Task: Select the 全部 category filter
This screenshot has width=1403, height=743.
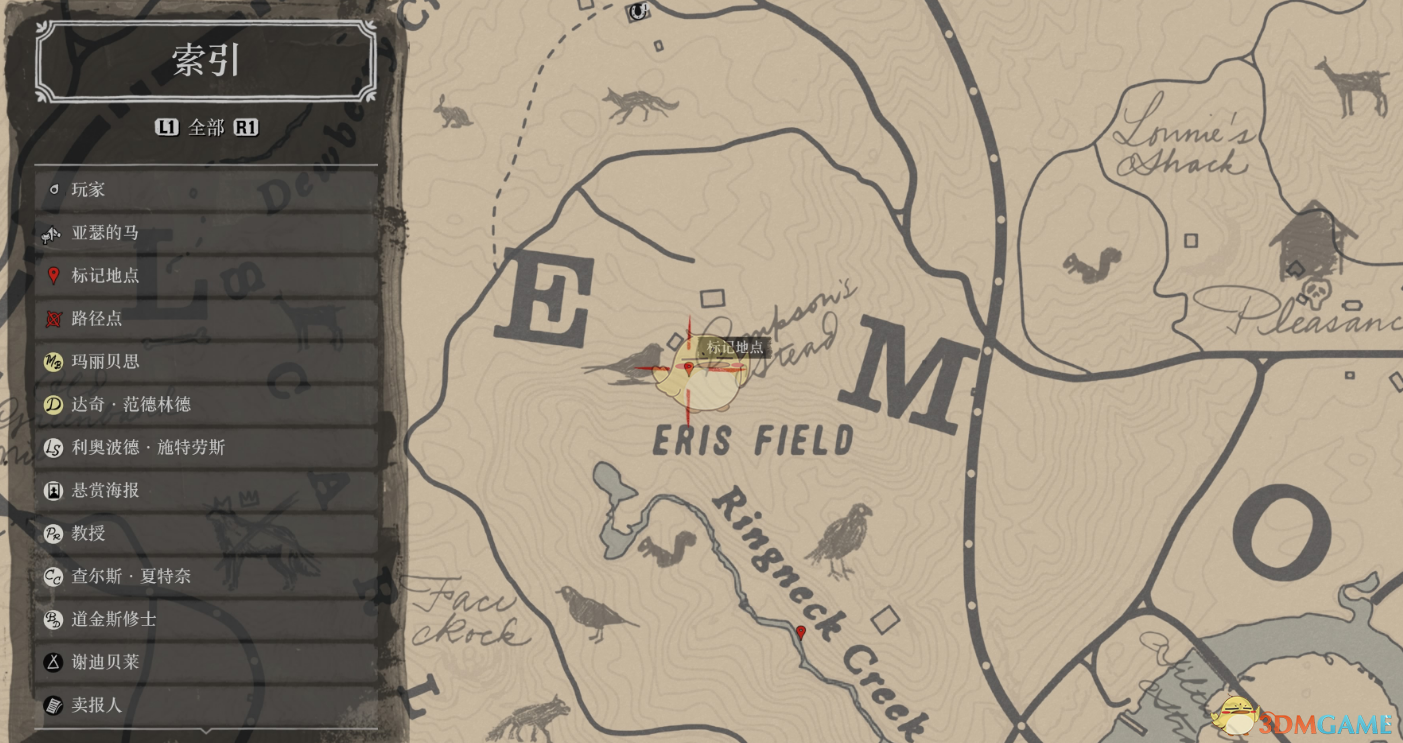Action: [206, 128]
